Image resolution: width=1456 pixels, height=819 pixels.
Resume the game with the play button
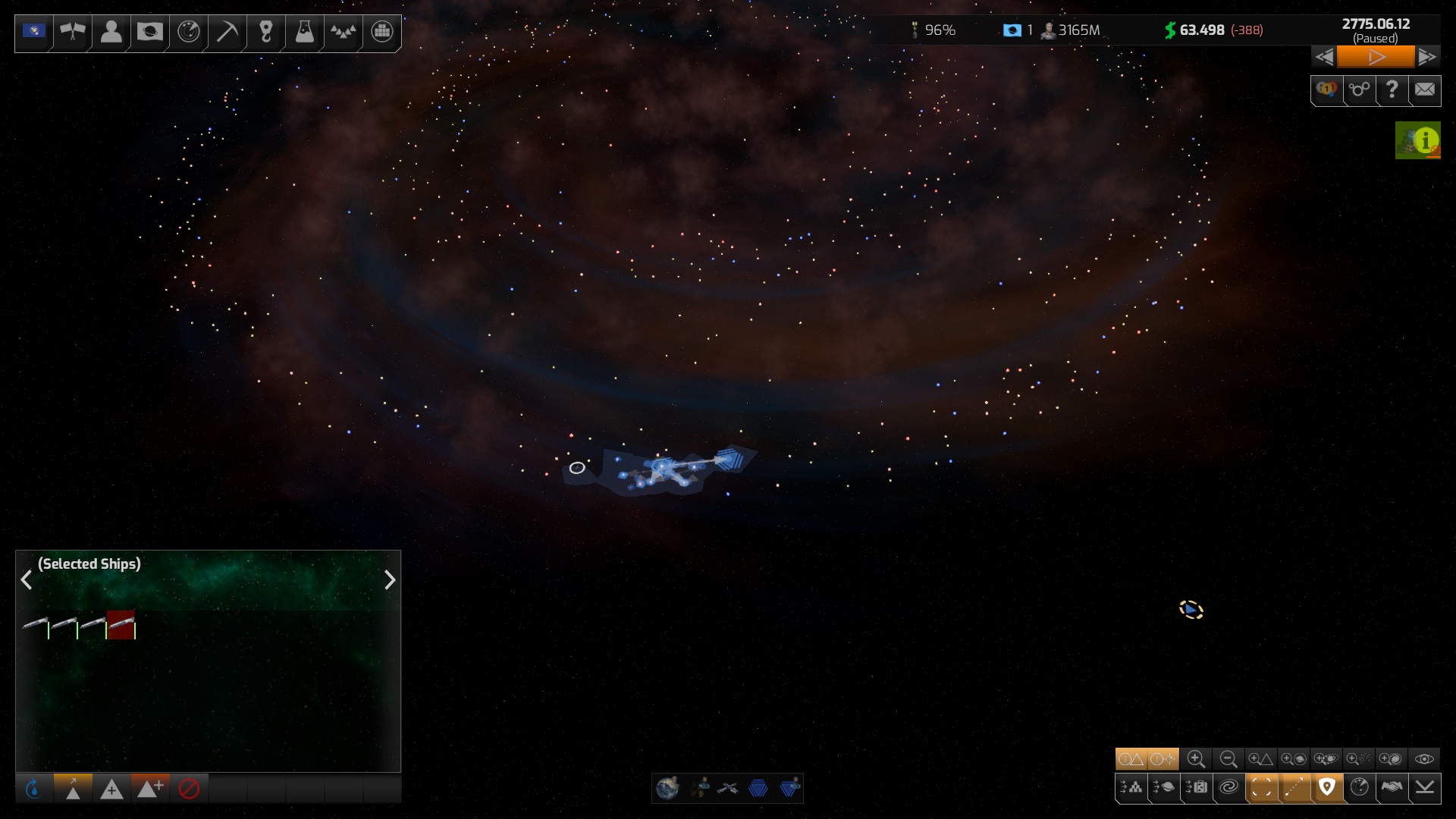(x=1376, y=57)
